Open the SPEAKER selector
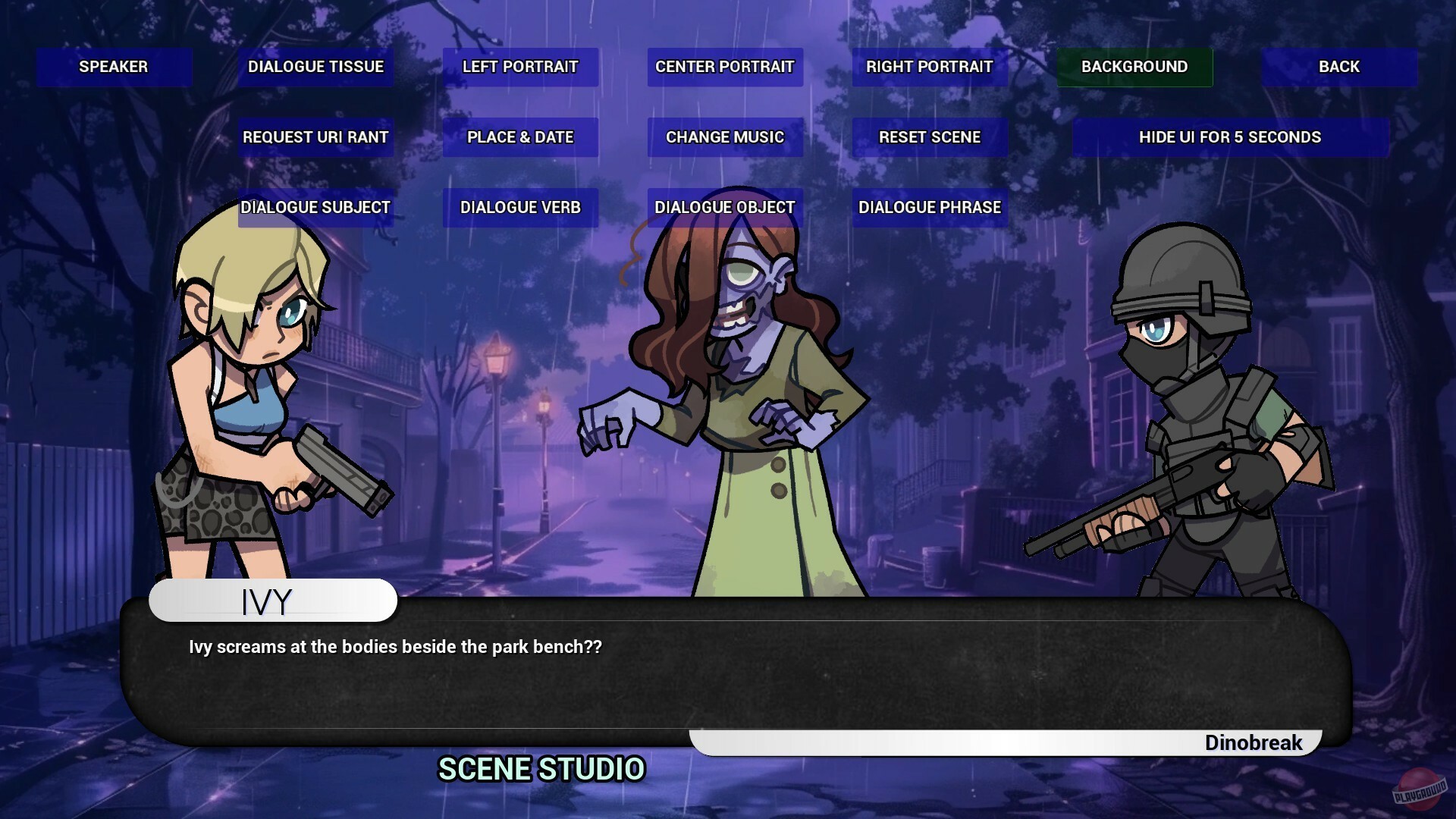Screen dimensions: 1456x819 coord(113,67)
